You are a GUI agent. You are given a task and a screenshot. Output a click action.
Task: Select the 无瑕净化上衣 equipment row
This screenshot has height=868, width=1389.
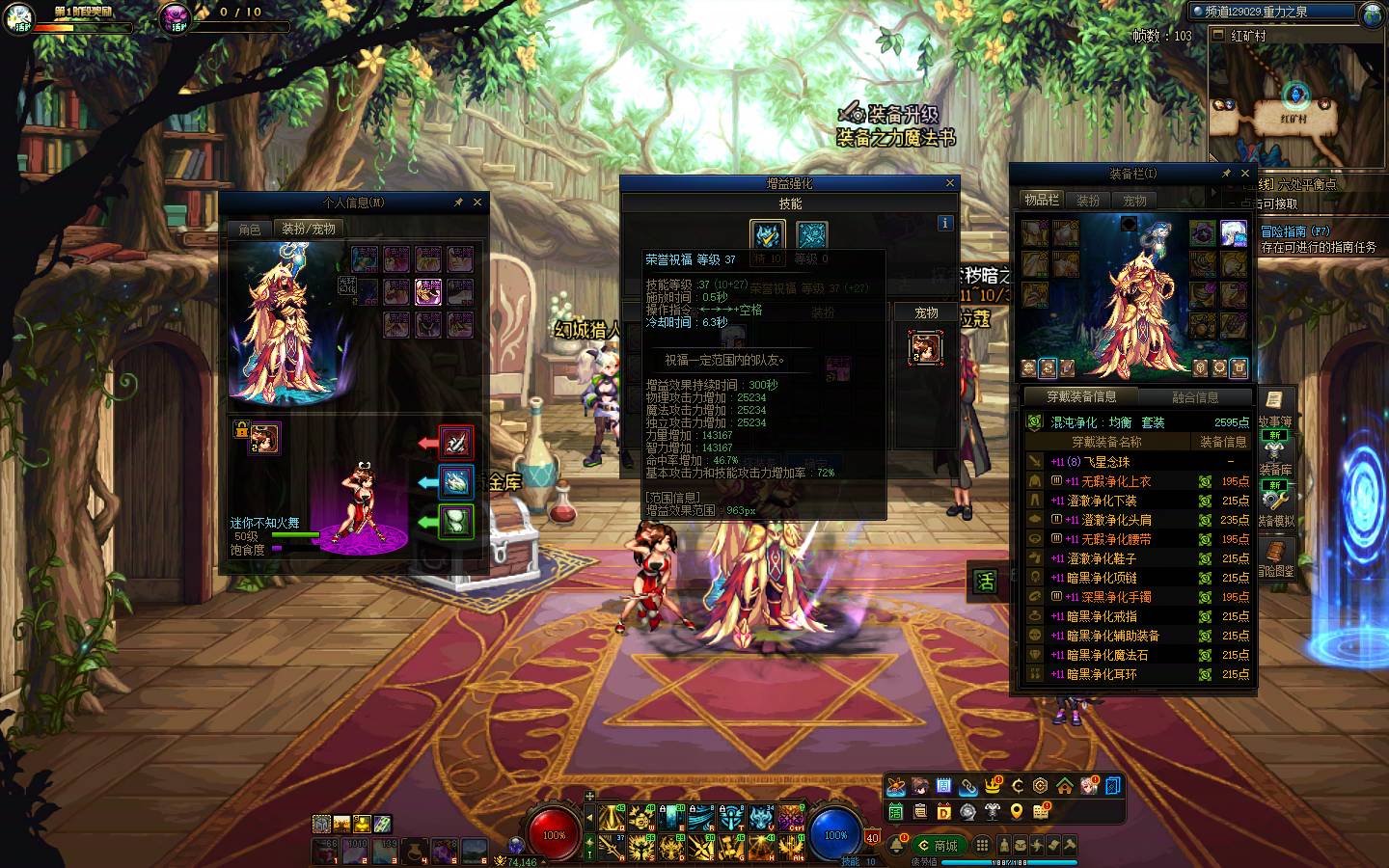[x=1109, y=481]
